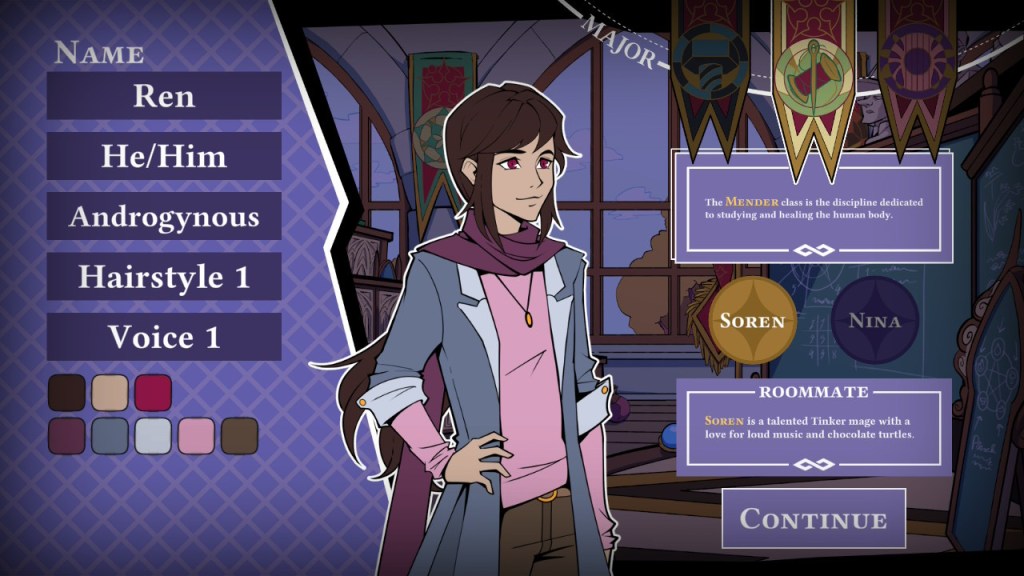This screenshot has height=576, width=1024.
Task: Select Nina as roommate
Action: 874,321
